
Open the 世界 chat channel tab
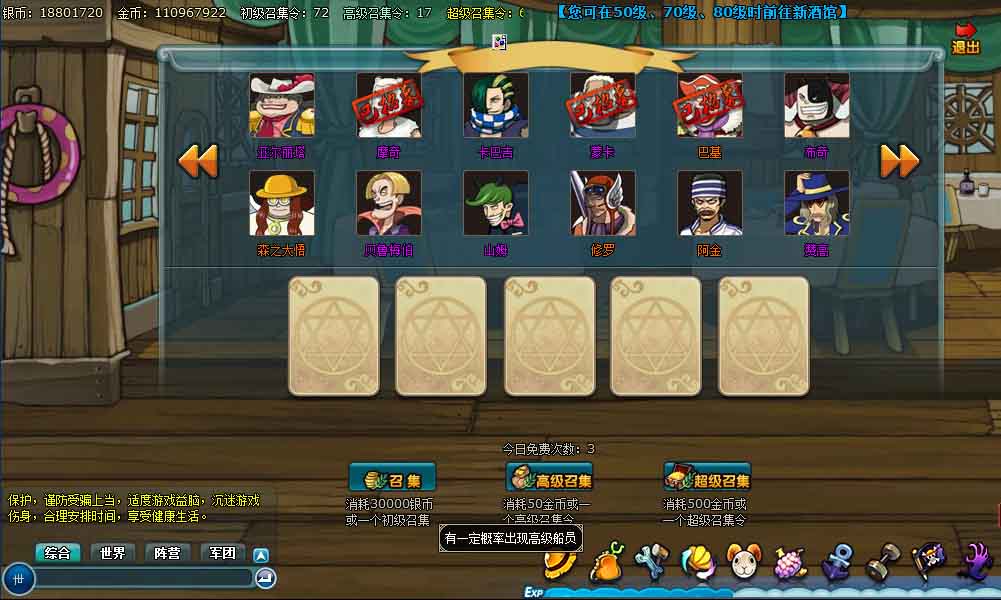coord(113,553)
